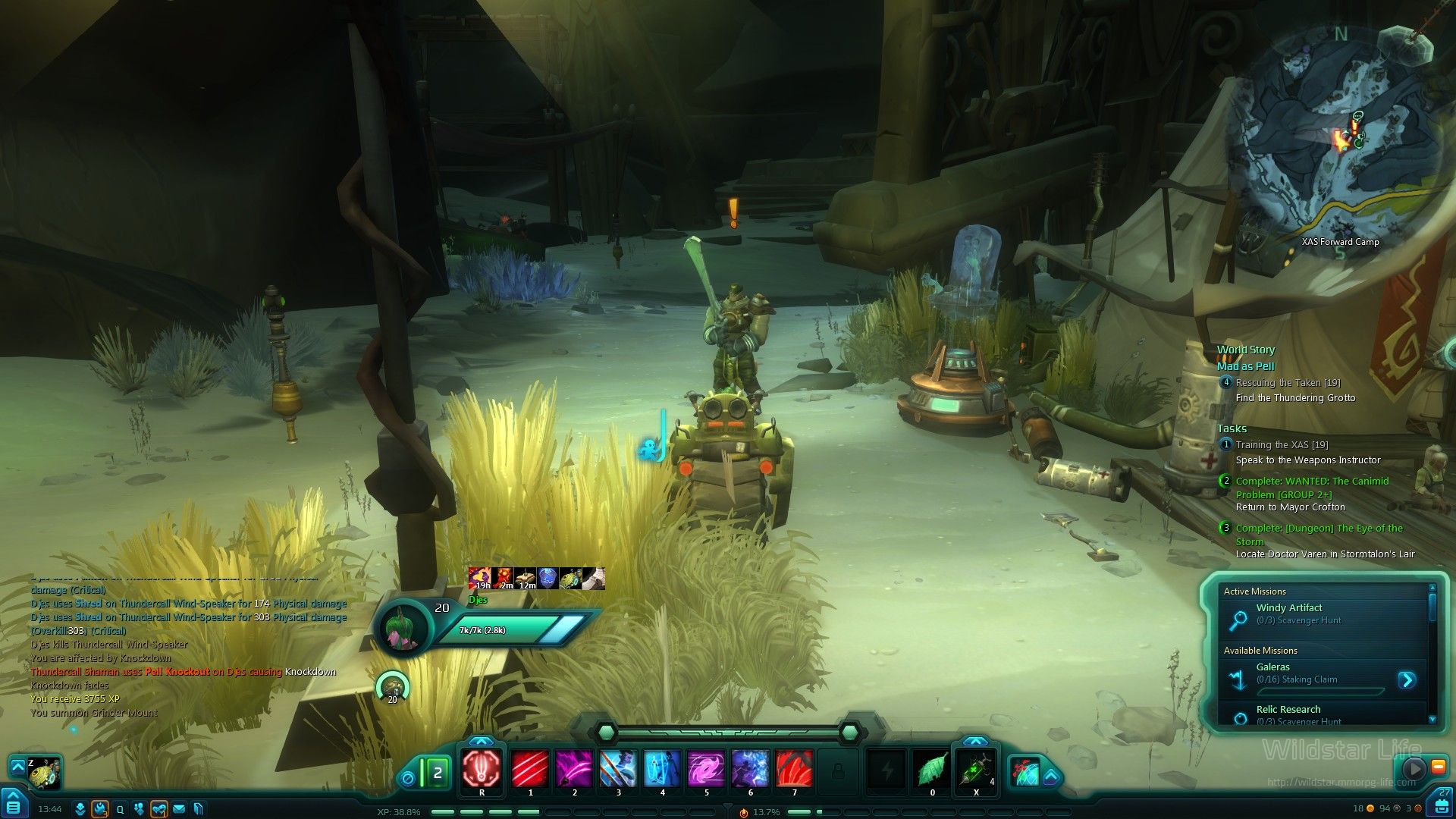
Task: Cast the purple swirl ability in slot 5
Action: tap(706, 769)
